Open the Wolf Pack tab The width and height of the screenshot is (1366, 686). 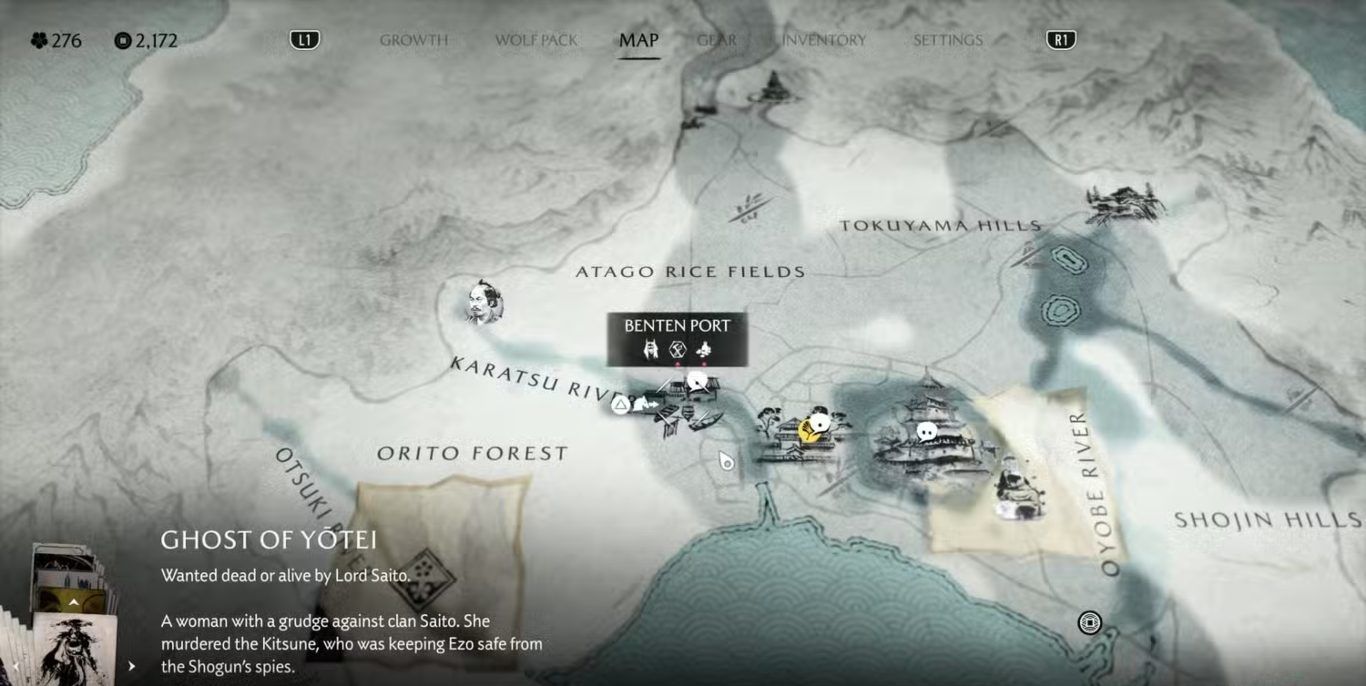(x=536, y=40)
